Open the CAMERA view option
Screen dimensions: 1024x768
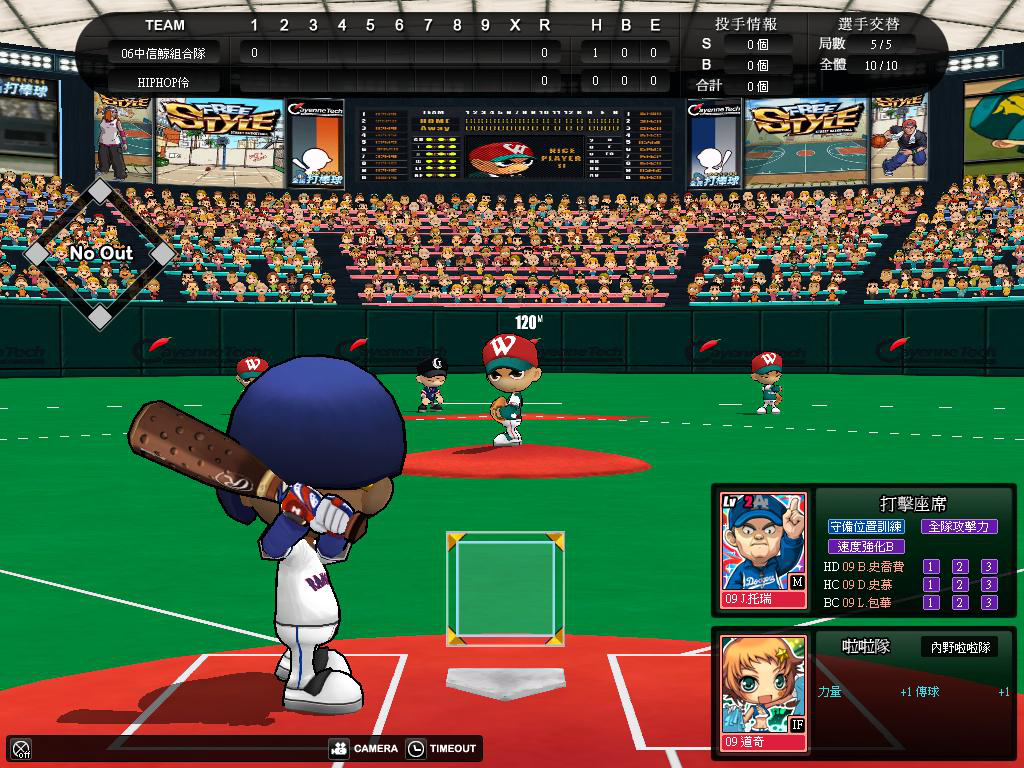tap(364, 748)
